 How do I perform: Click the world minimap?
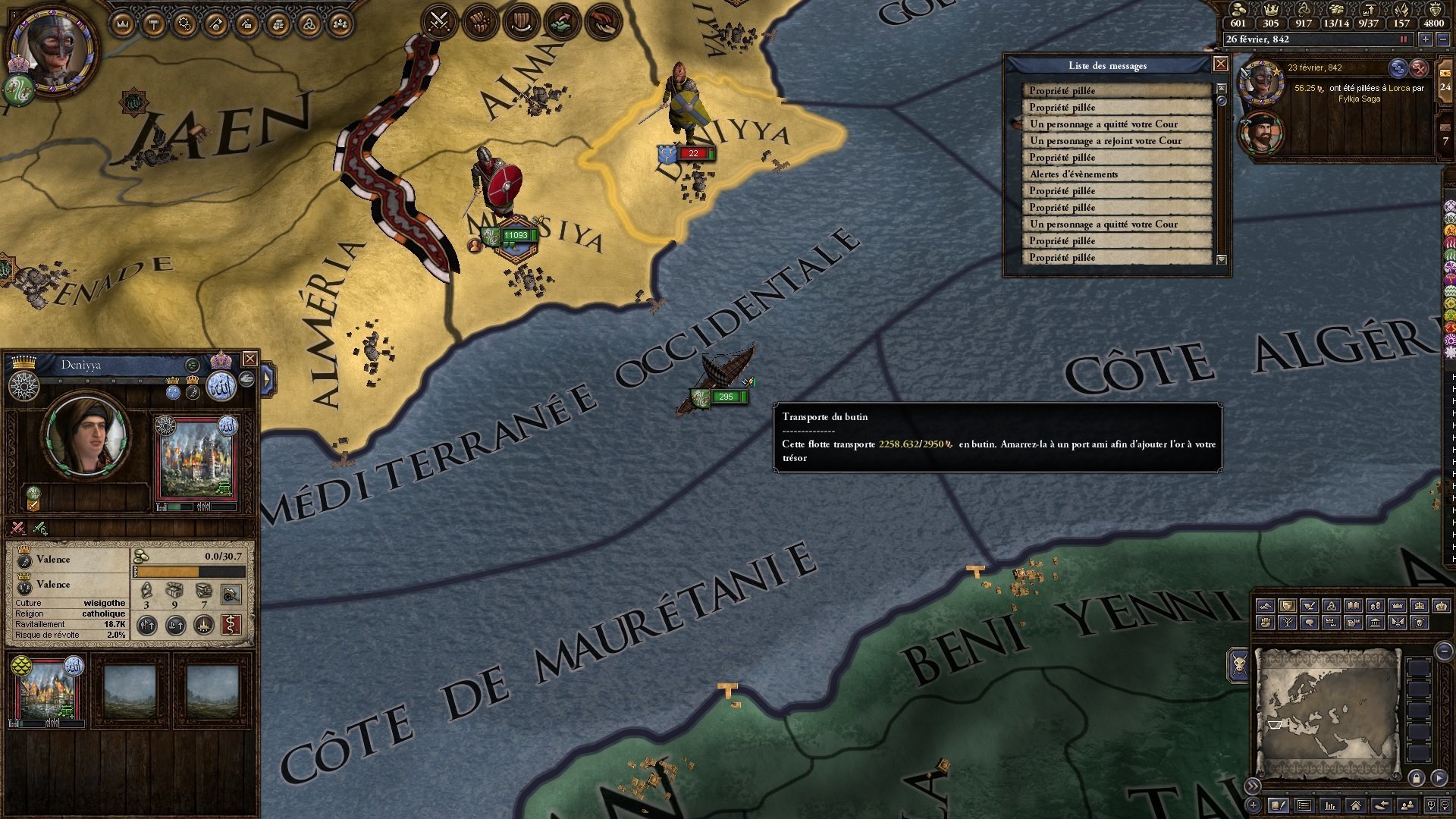pos(1326,713)
